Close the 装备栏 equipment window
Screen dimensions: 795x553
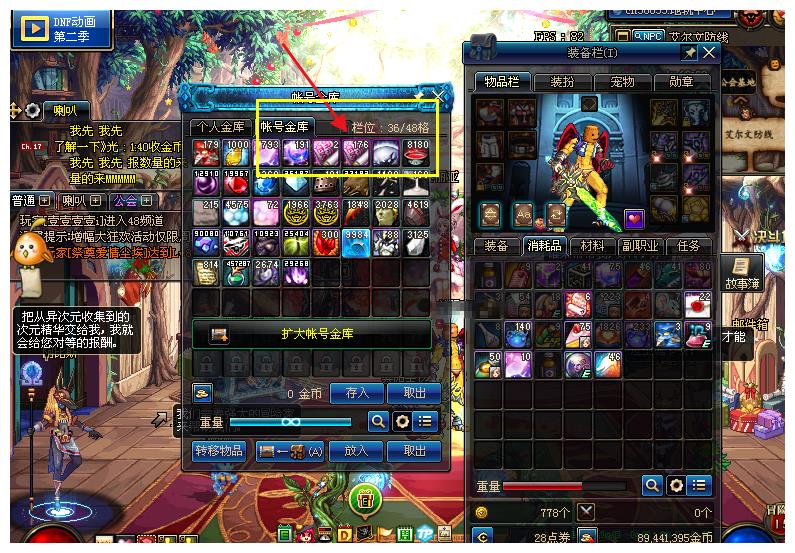[709, 52]
